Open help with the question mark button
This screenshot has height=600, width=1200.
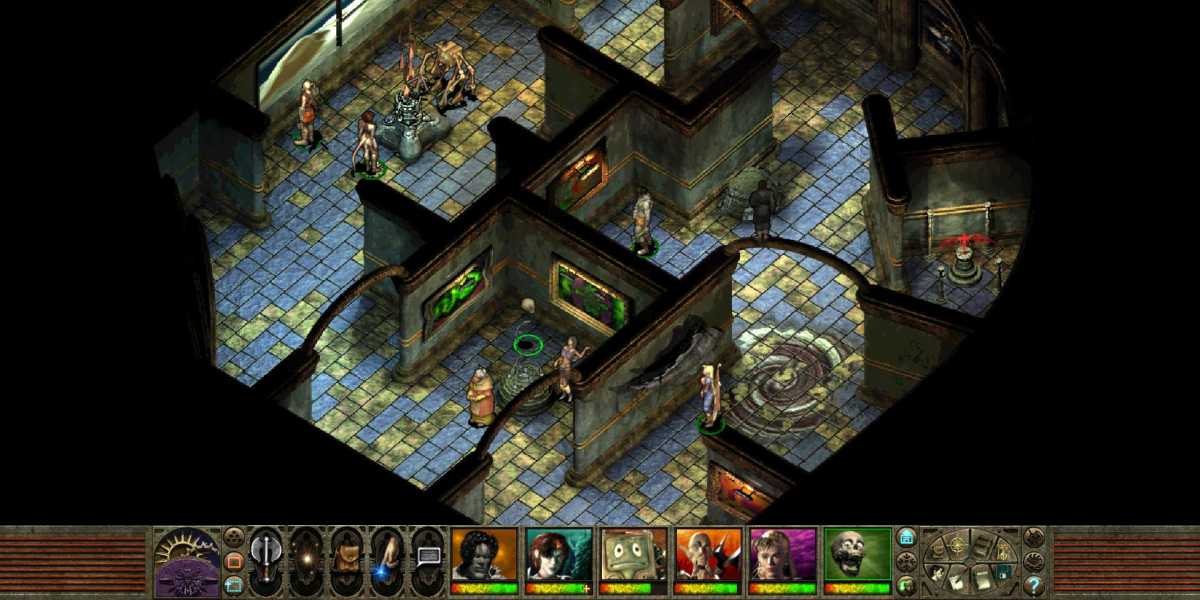(x=1034, y=586)
